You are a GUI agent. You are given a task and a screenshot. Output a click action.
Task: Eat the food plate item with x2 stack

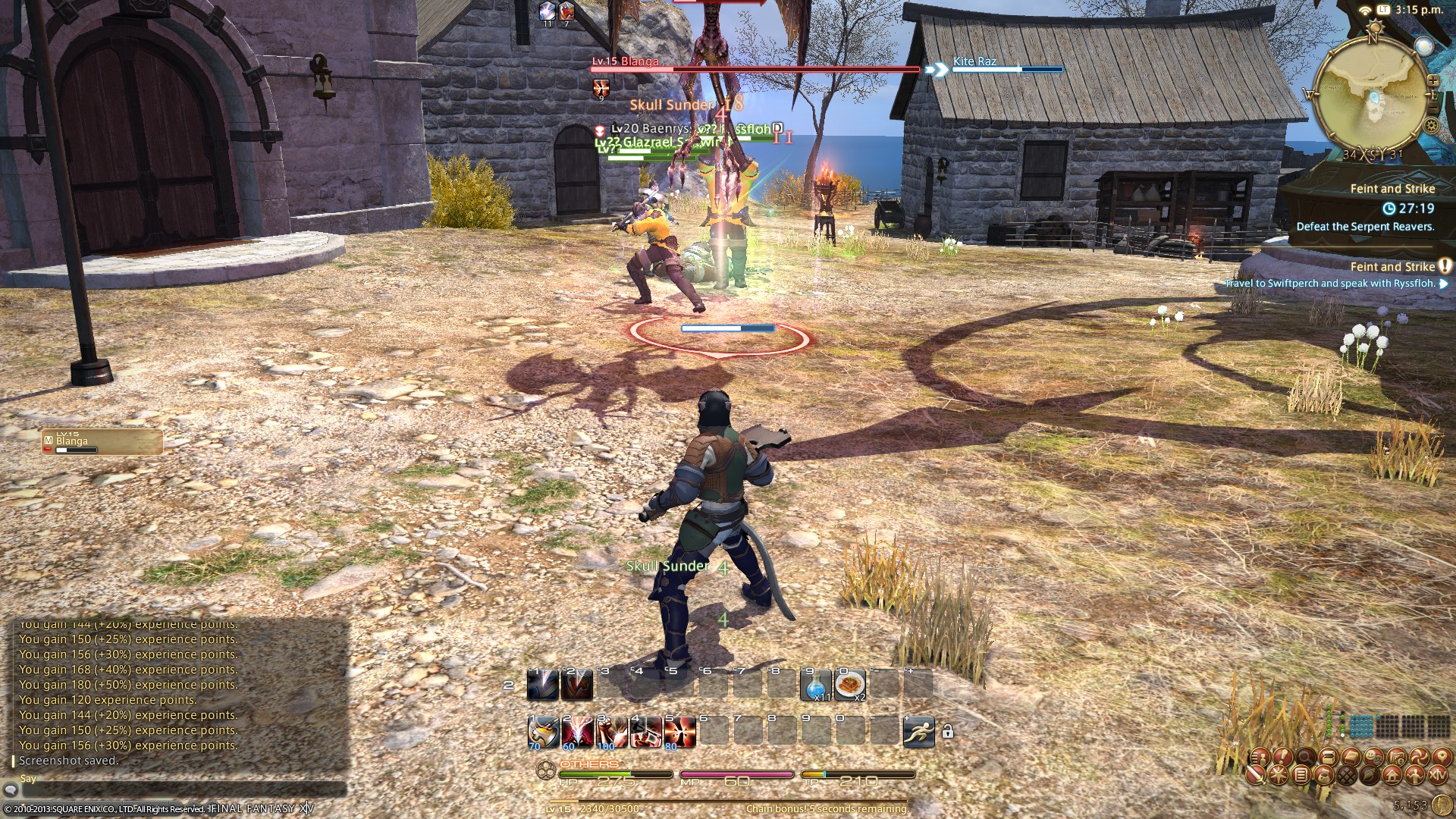[850, 685]
